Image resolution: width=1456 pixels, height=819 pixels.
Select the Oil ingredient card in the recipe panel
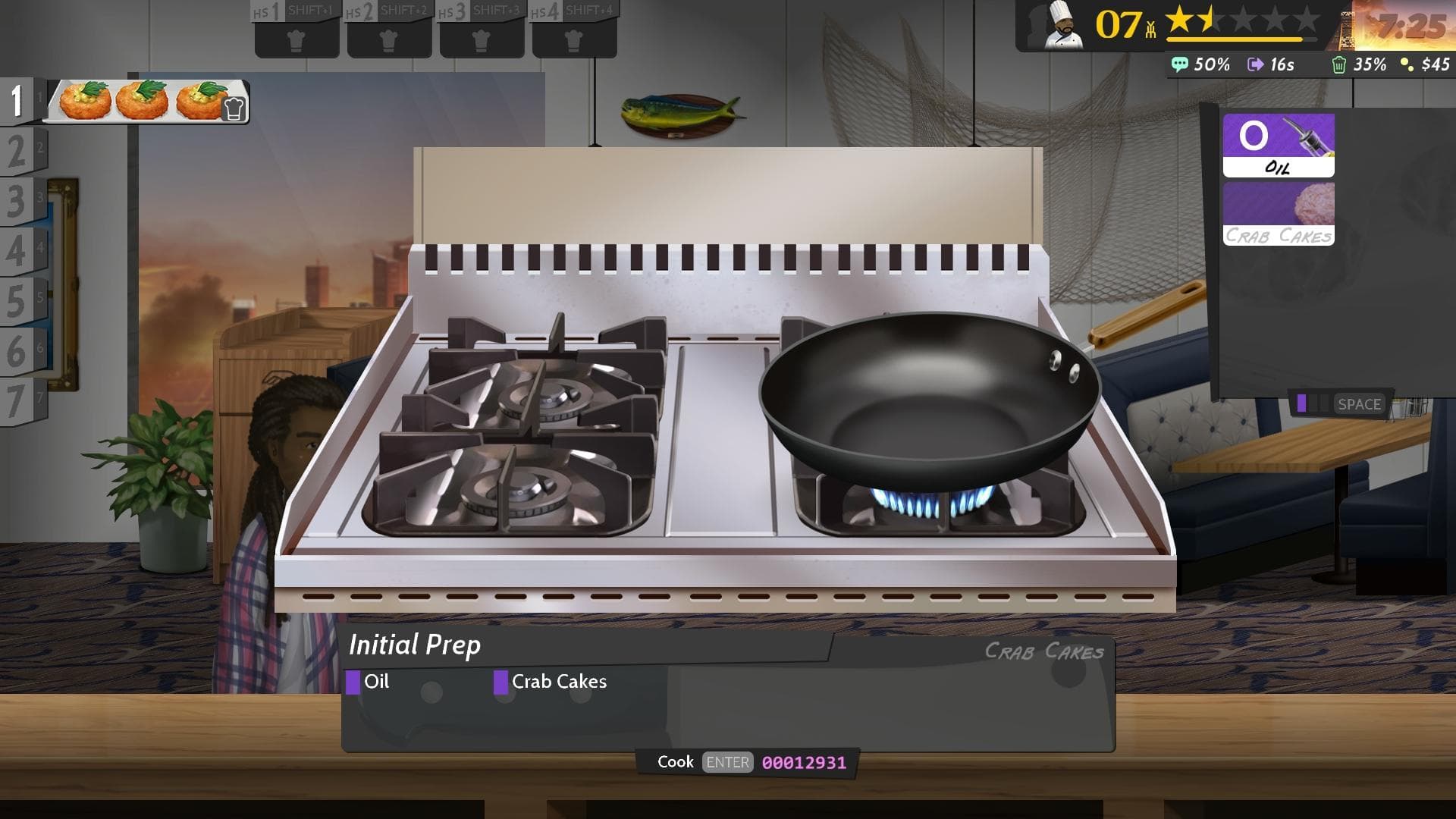1278,146
